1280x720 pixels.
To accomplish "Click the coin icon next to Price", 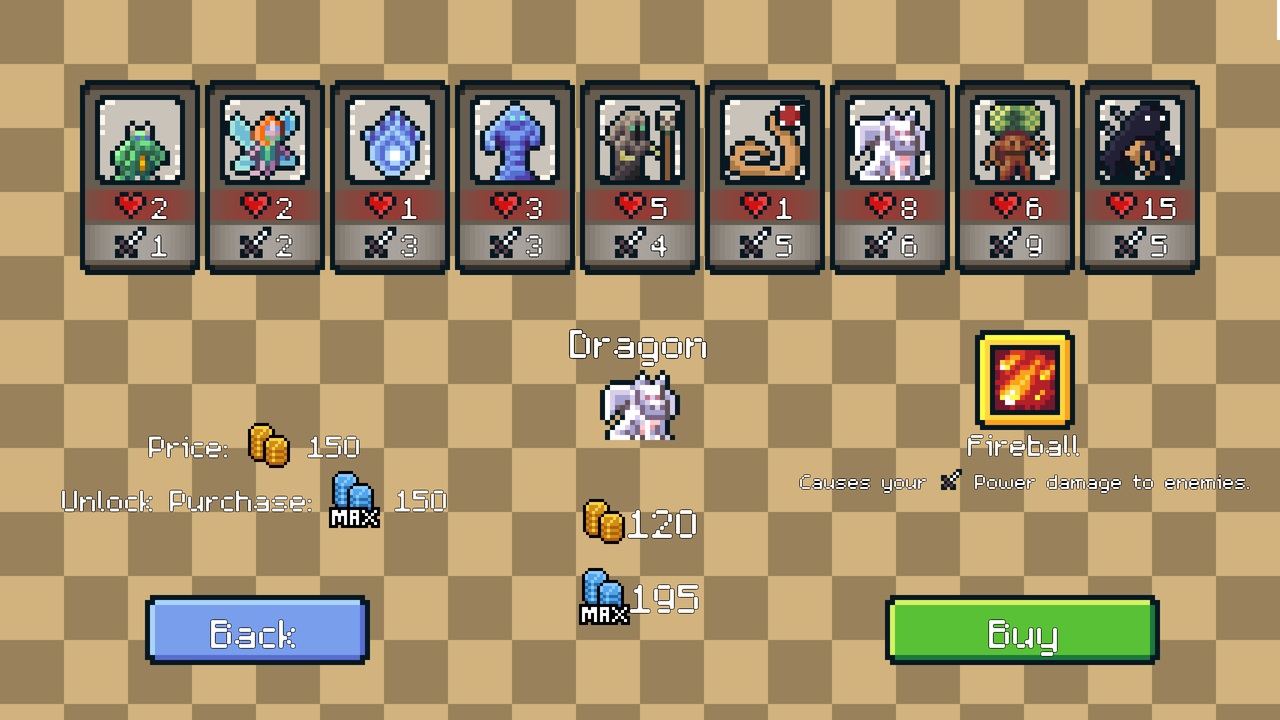I will tap(265, 447).
